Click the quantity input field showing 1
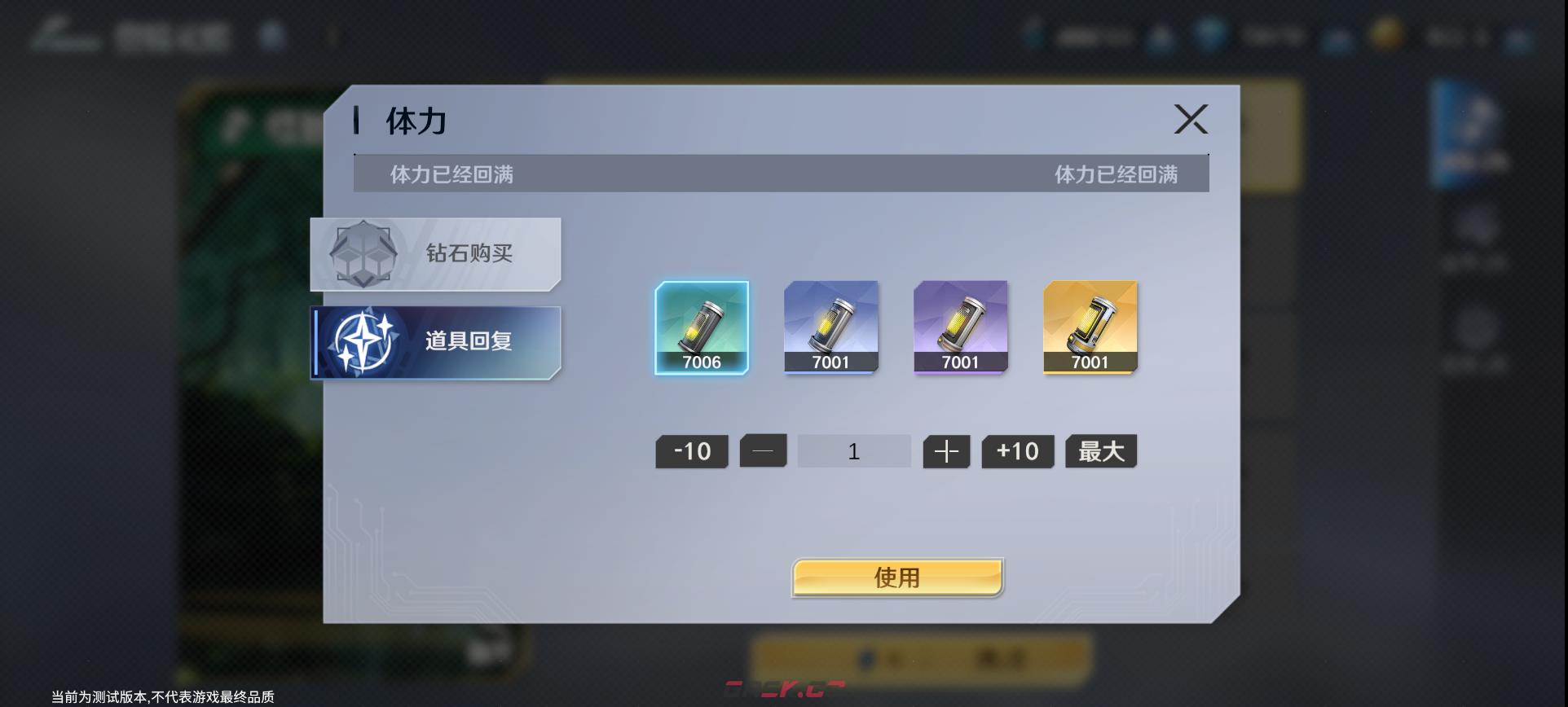 [x=853, y=450]
